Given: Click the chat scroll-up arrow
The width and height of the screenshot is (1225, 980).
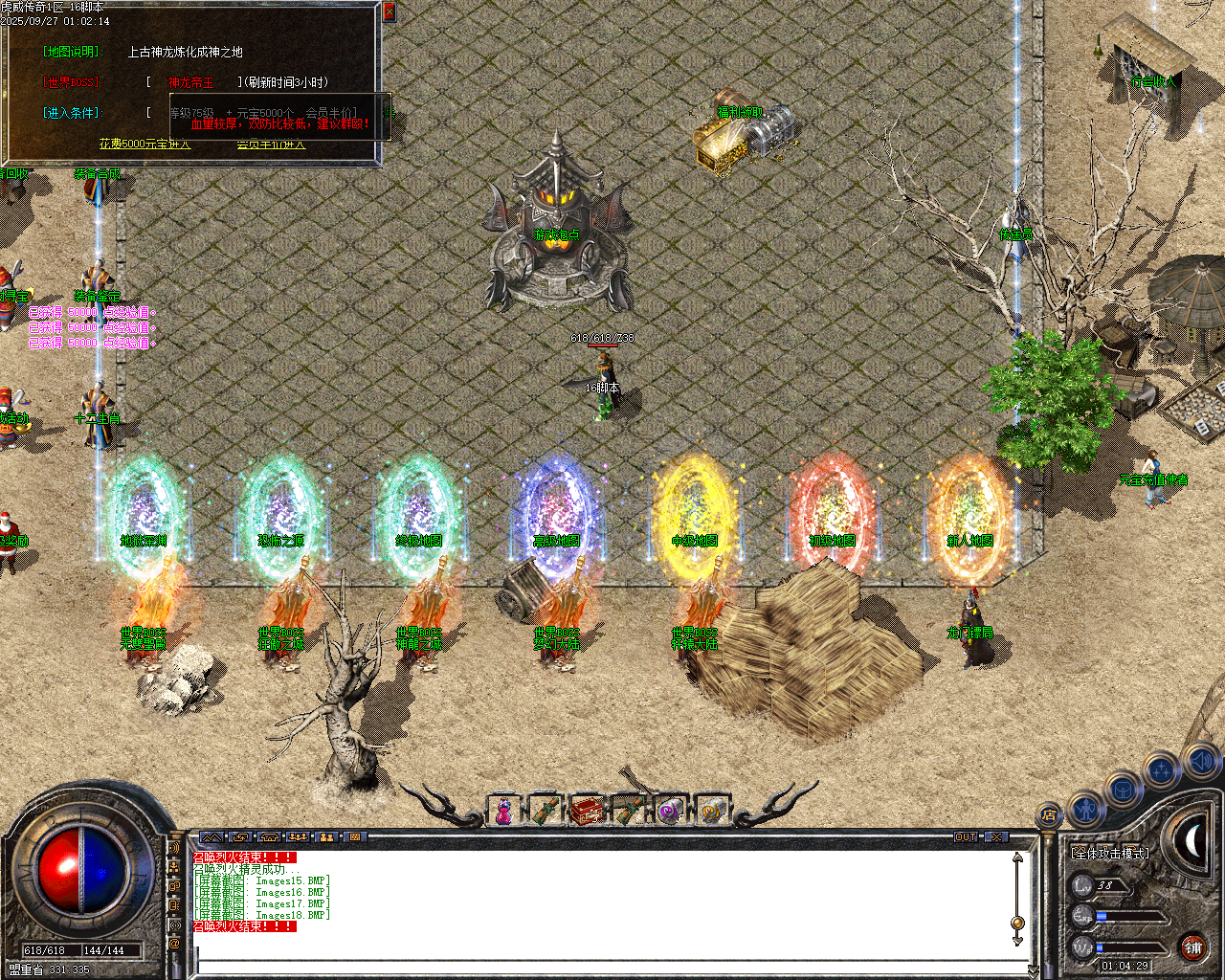Looking at the screenshot, I should [x=1016, y=858].
